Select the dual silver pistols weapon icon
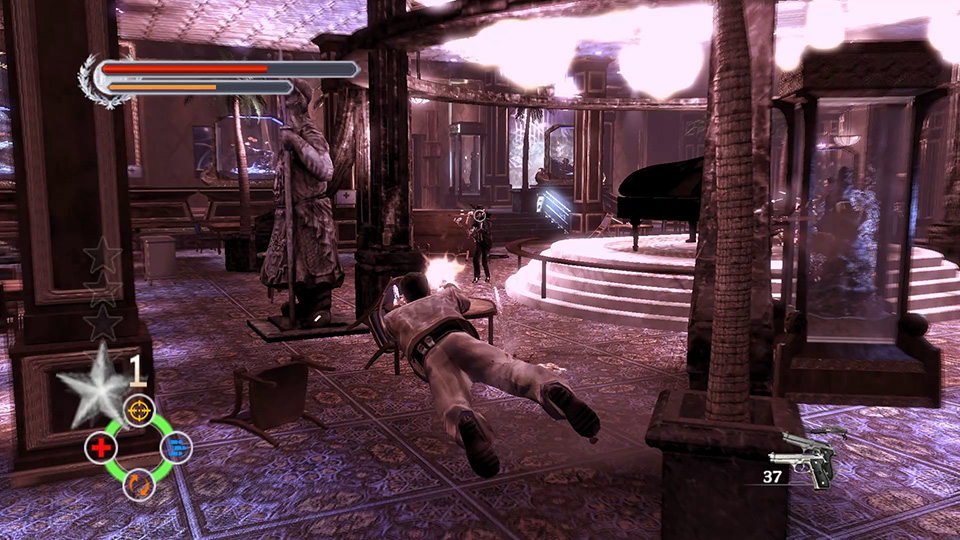Image resolution: width=960 pixels, height=540 pixels. (x=808, y=460)
